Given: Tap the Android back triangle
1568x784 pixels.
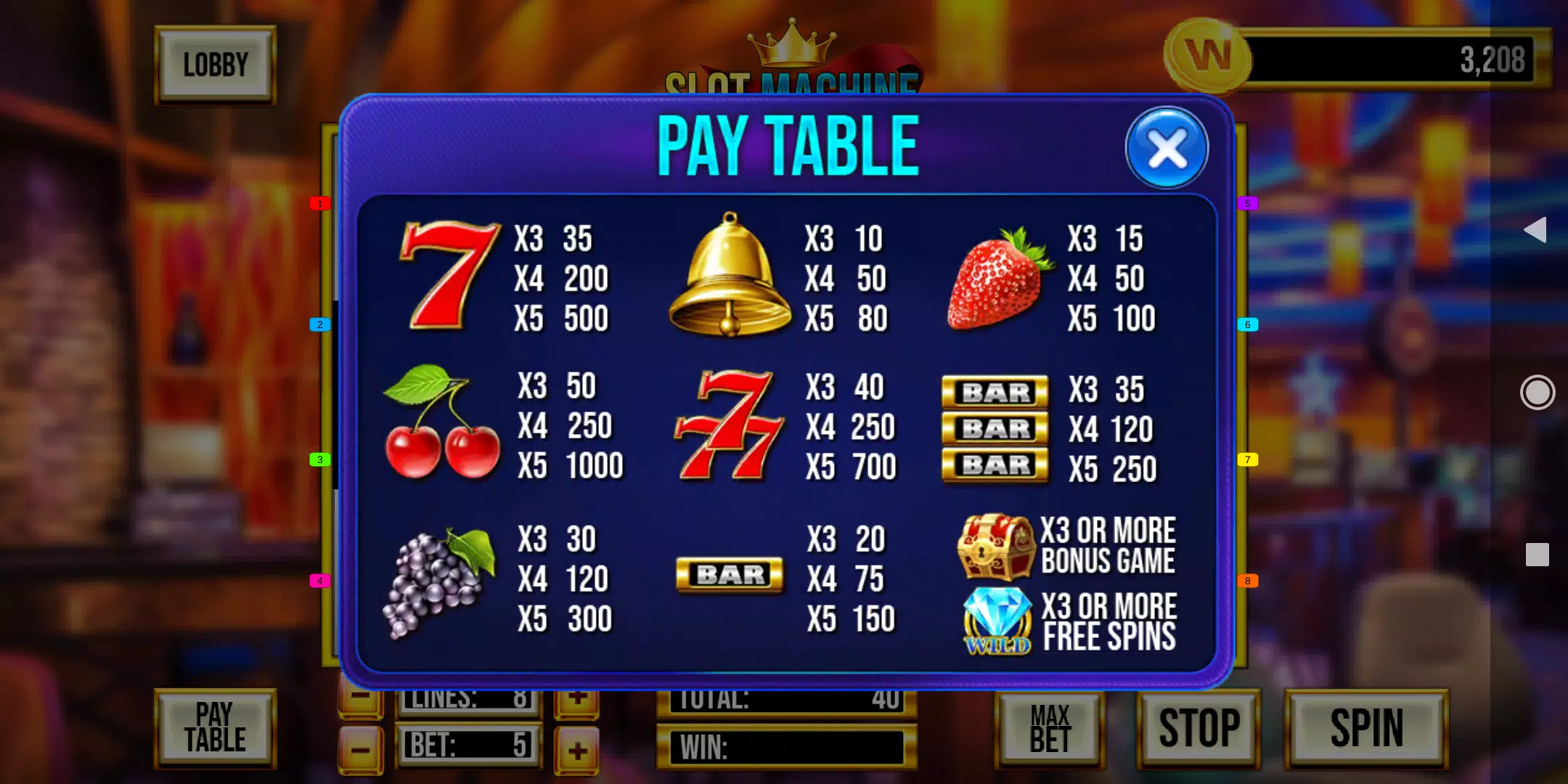Looking at the screenshot, I should pos(1536,230).
